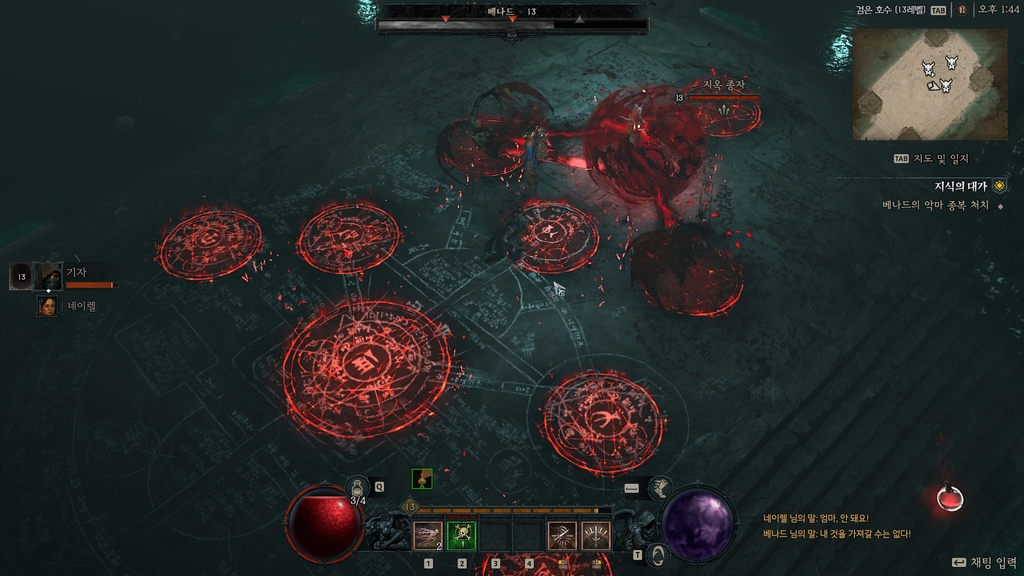1024x576 pixels.
Task: Open the minimap in the top-right corner
Action: tap(930, 84)
